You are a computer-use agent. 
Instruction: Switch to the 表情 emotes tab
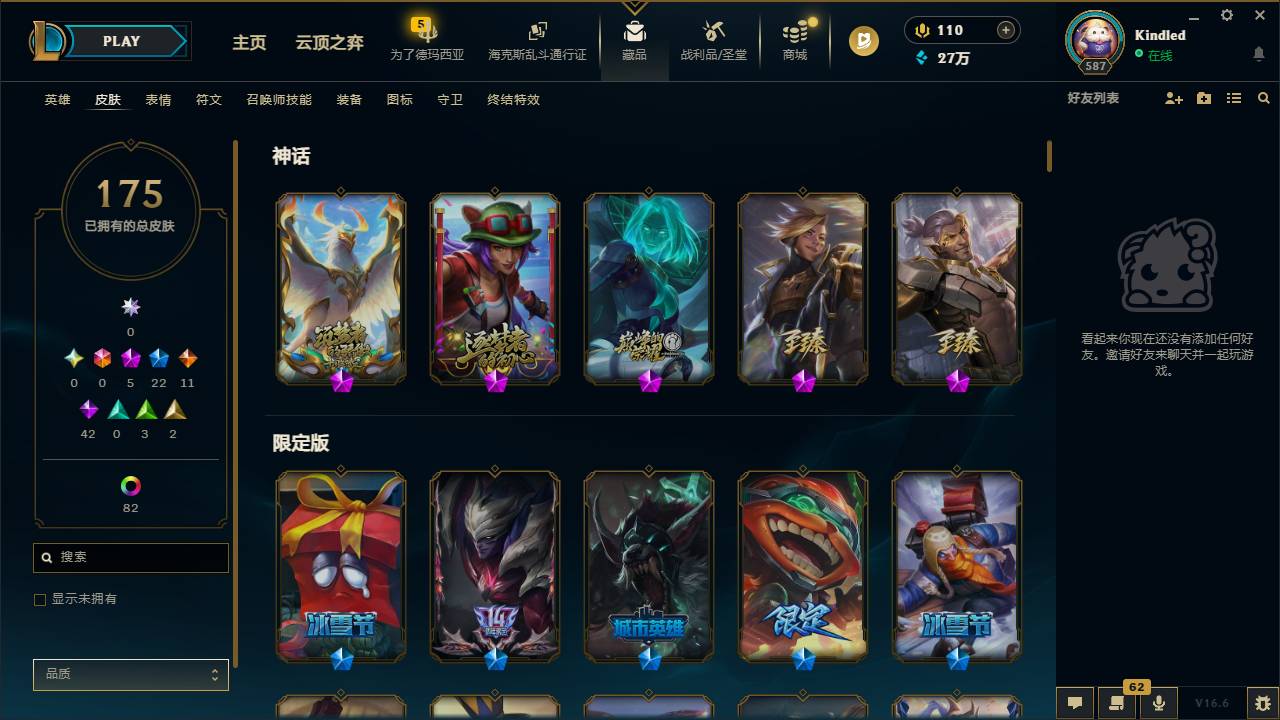[x=158, y=100]
